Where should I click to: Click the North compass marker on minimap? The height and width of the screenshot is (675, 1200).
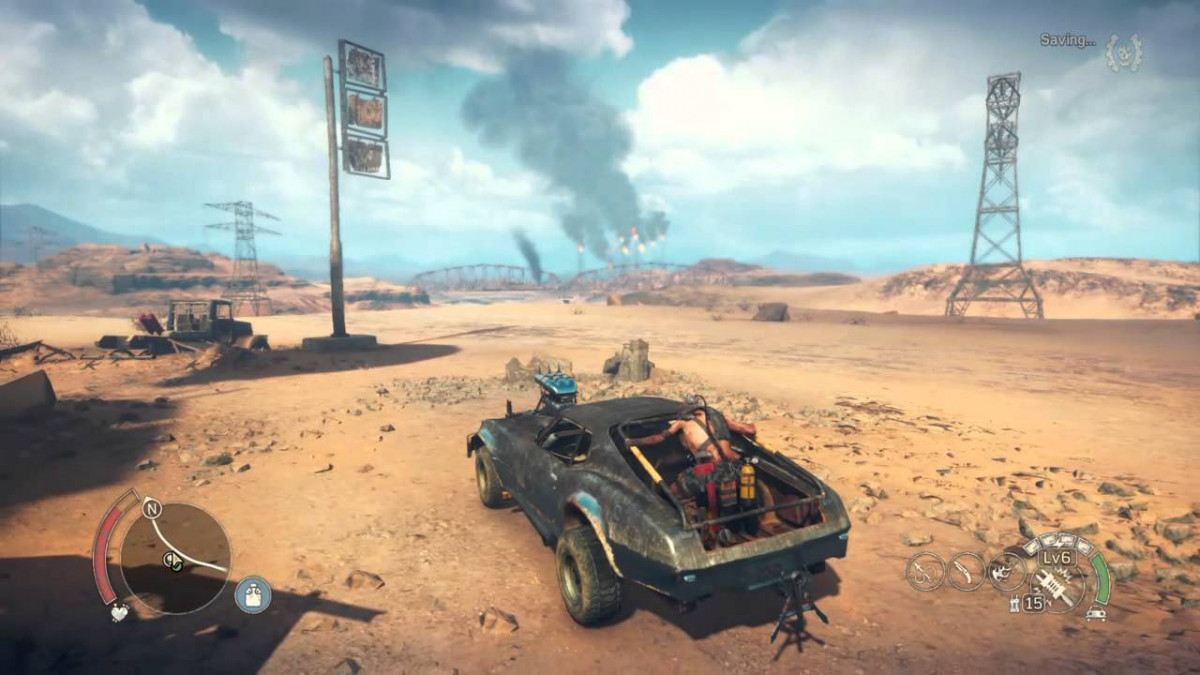coord(151,507)
